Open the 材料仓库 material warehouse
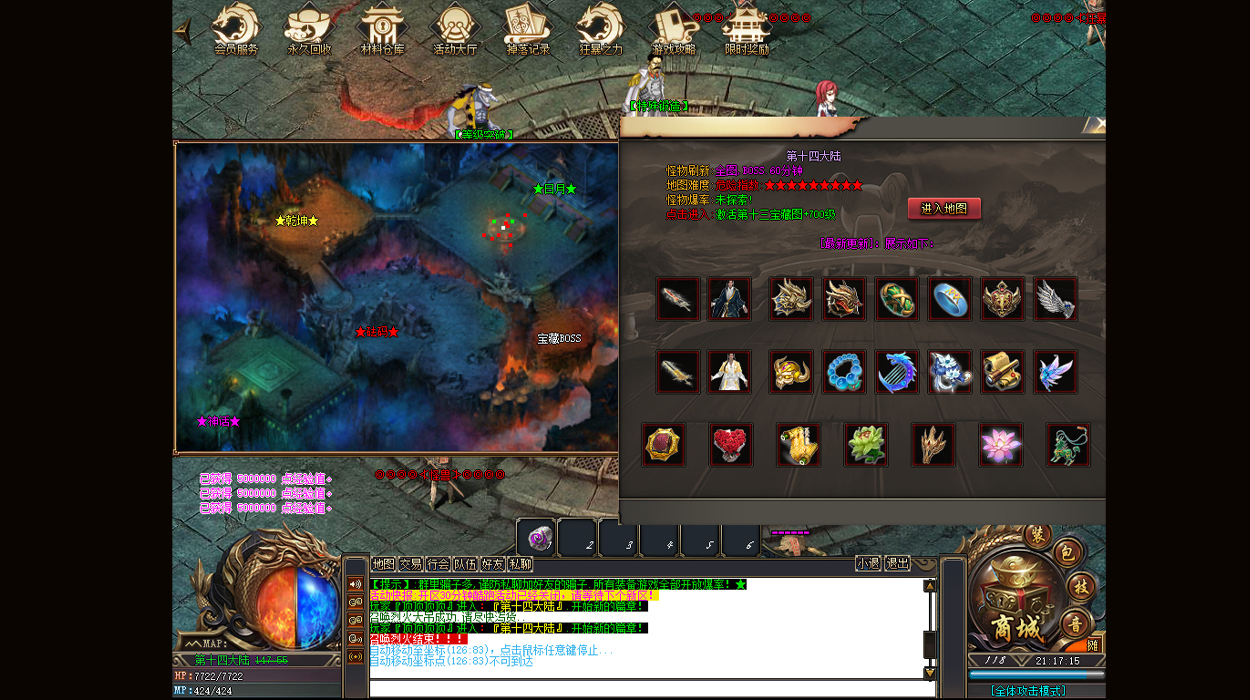The width and height of the screenshot is (1250, 700). click(x=382, y=28)
